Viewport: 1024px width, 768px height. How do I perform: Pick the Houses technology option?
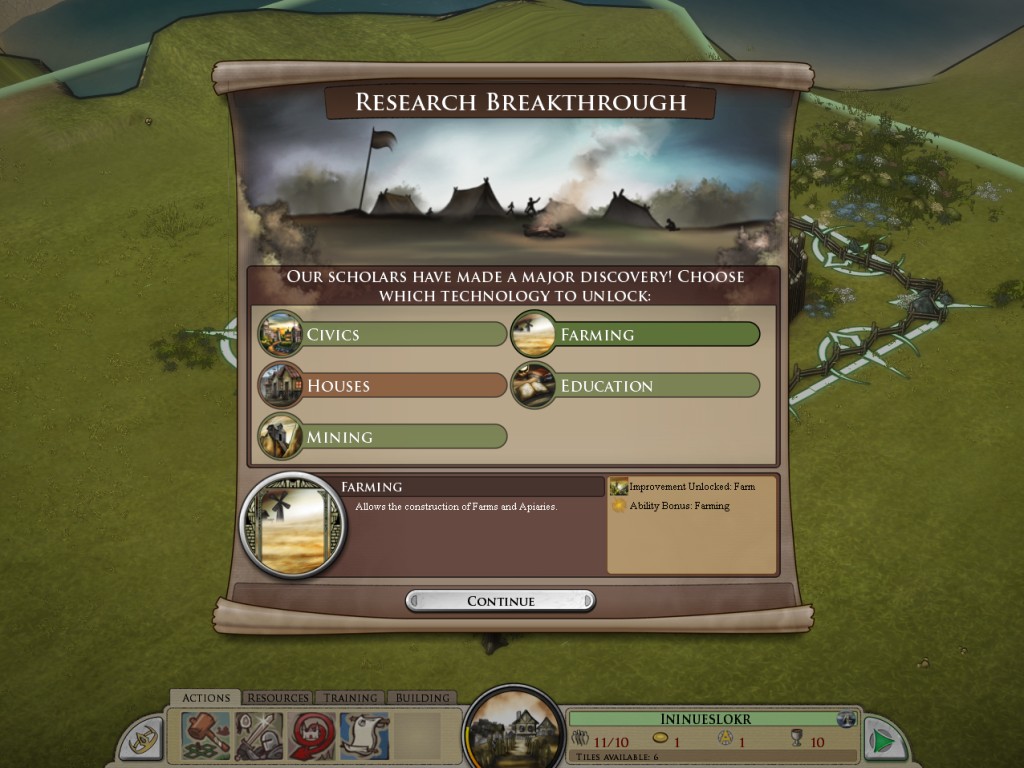tap(383, 386)
